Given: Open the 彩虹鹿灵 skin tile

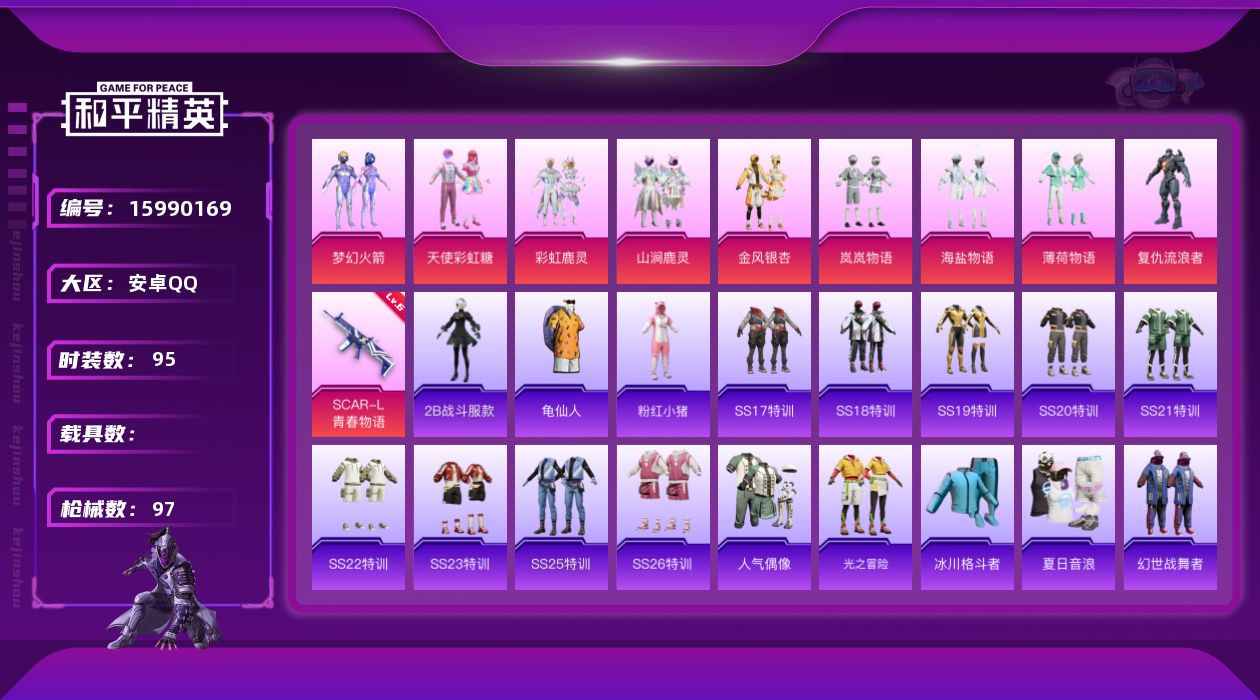Looking at the screenshot, I should click(x=561, y=210).
